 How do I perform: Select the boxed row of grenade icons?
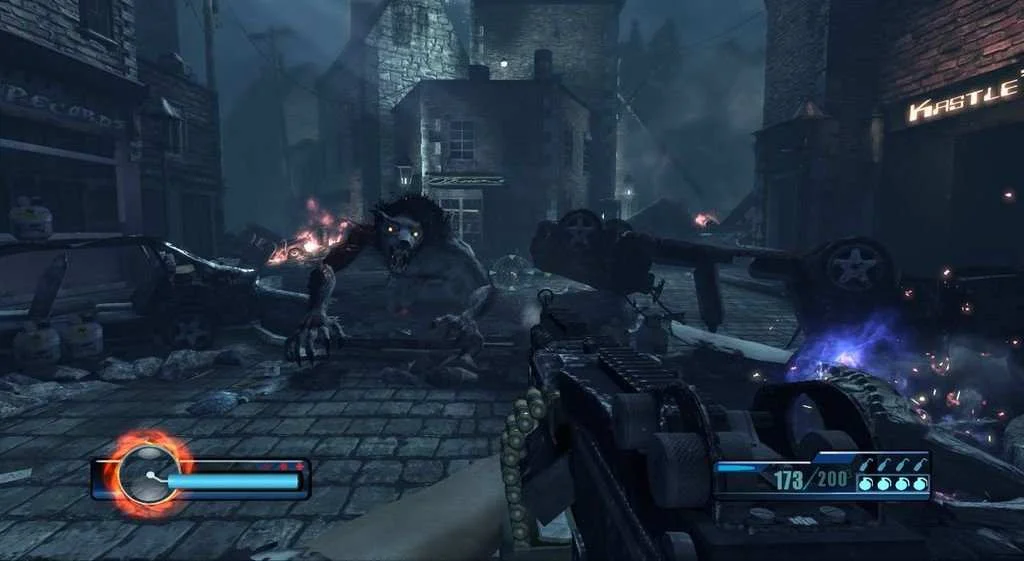(x=892, y=484)
